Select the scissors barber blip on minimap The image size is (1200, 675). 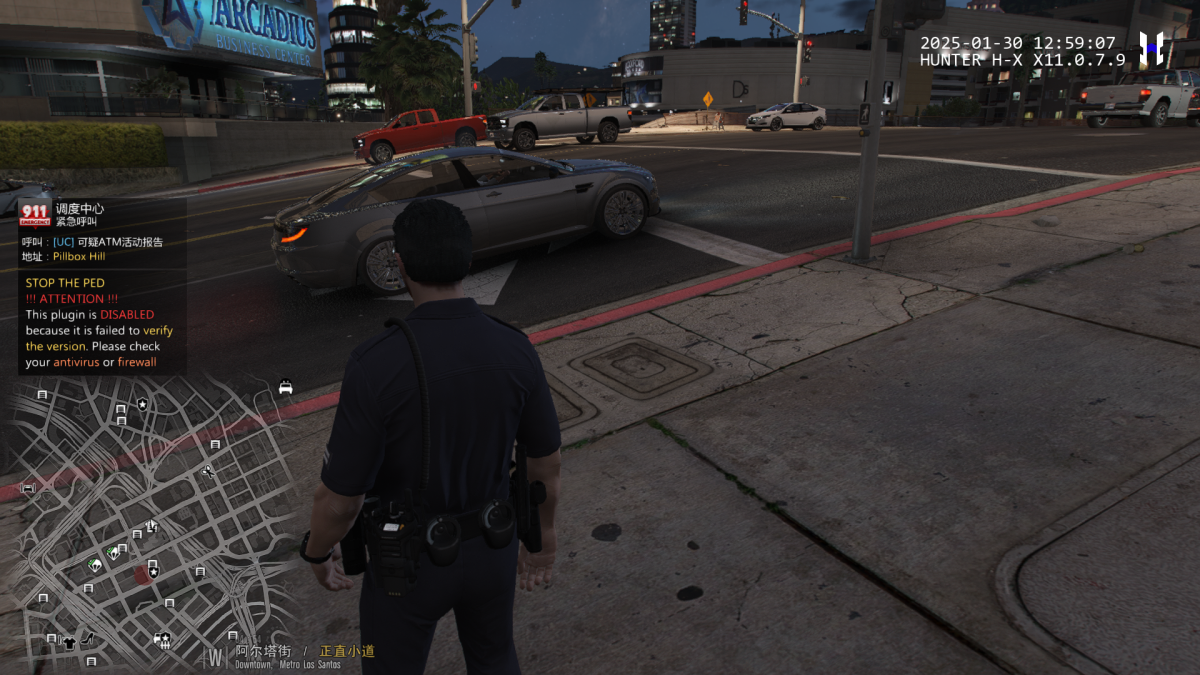(x=207, y=470)
